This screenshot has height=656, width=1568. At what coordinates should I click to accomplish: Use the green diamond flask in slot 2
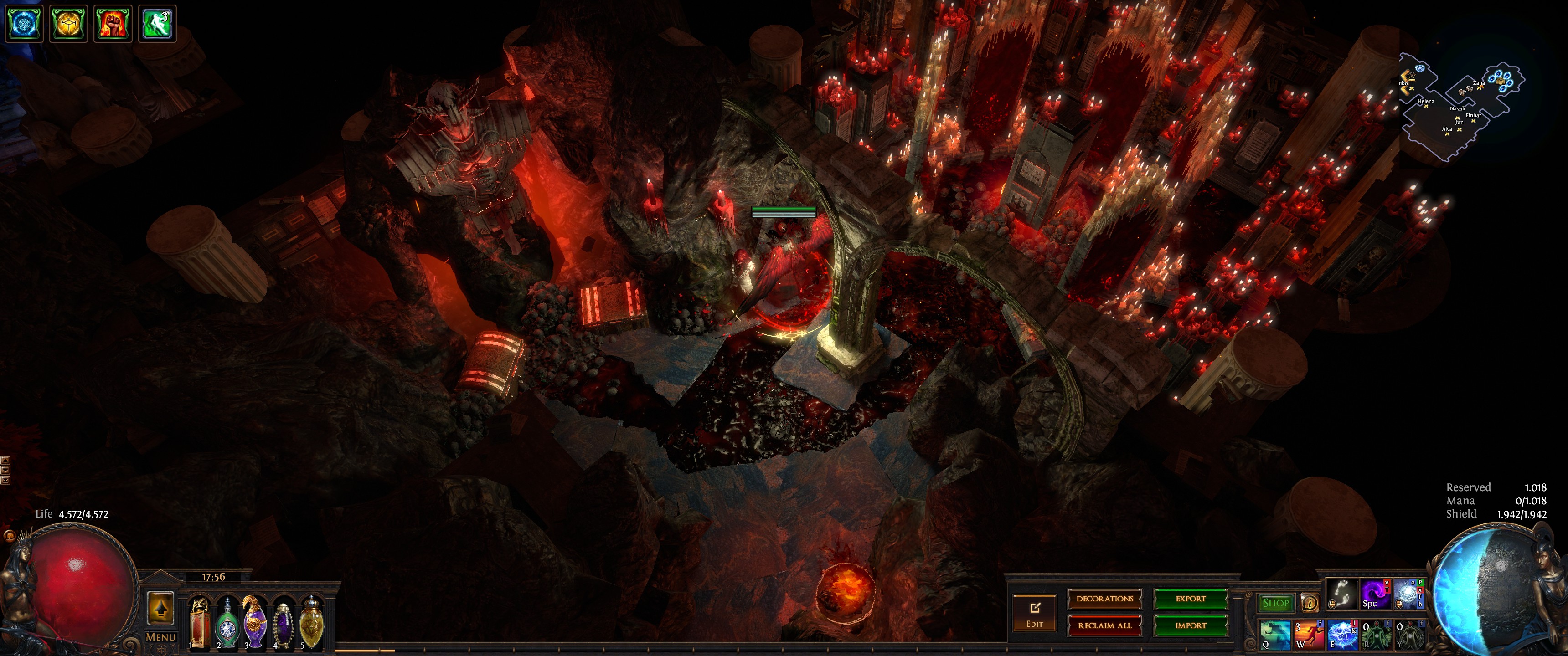tap(227, 623)
